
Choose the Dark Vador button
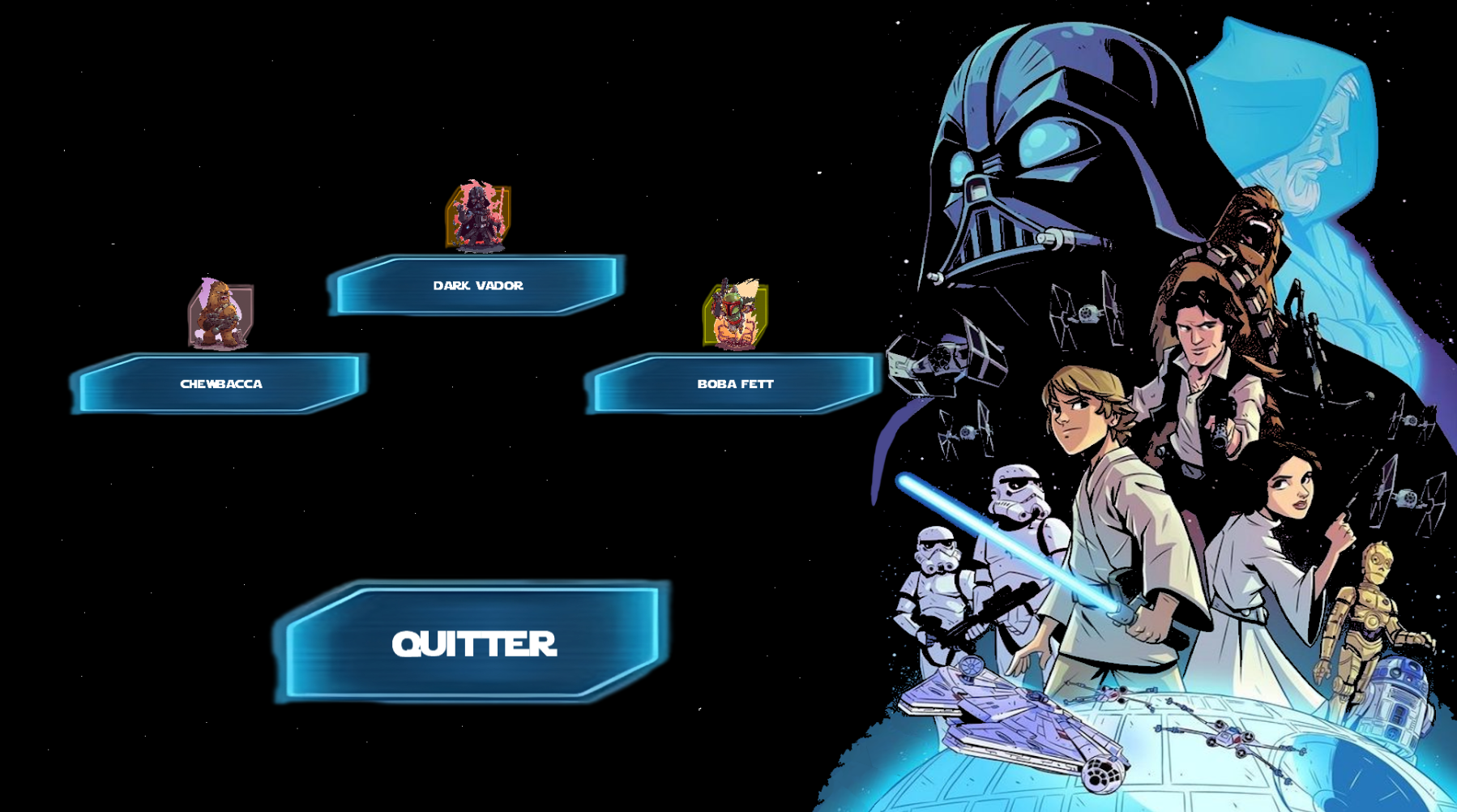pos(477,285)
